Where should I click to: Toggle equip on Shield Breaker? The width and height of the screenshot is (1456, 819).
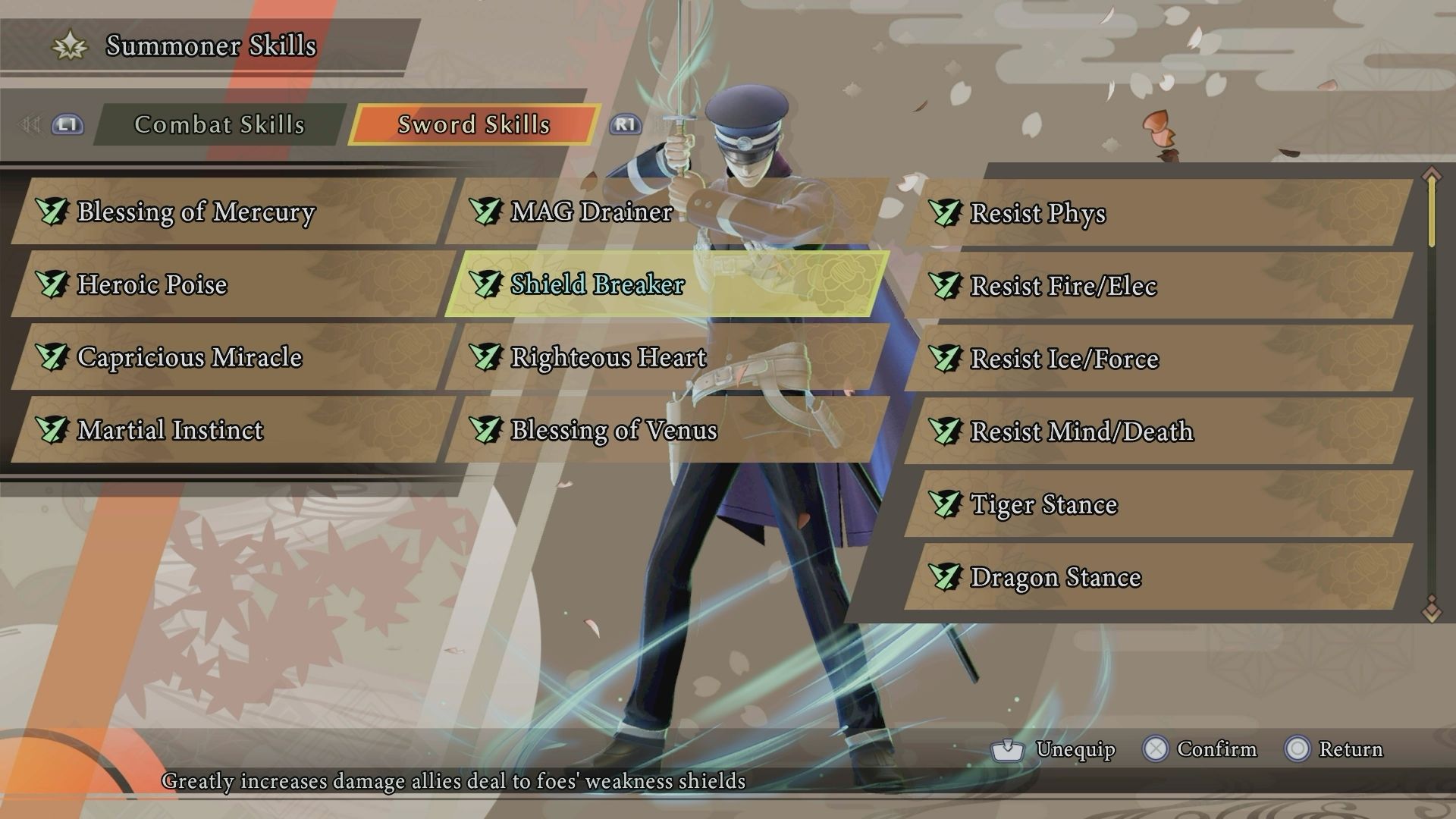coord(595,285)
